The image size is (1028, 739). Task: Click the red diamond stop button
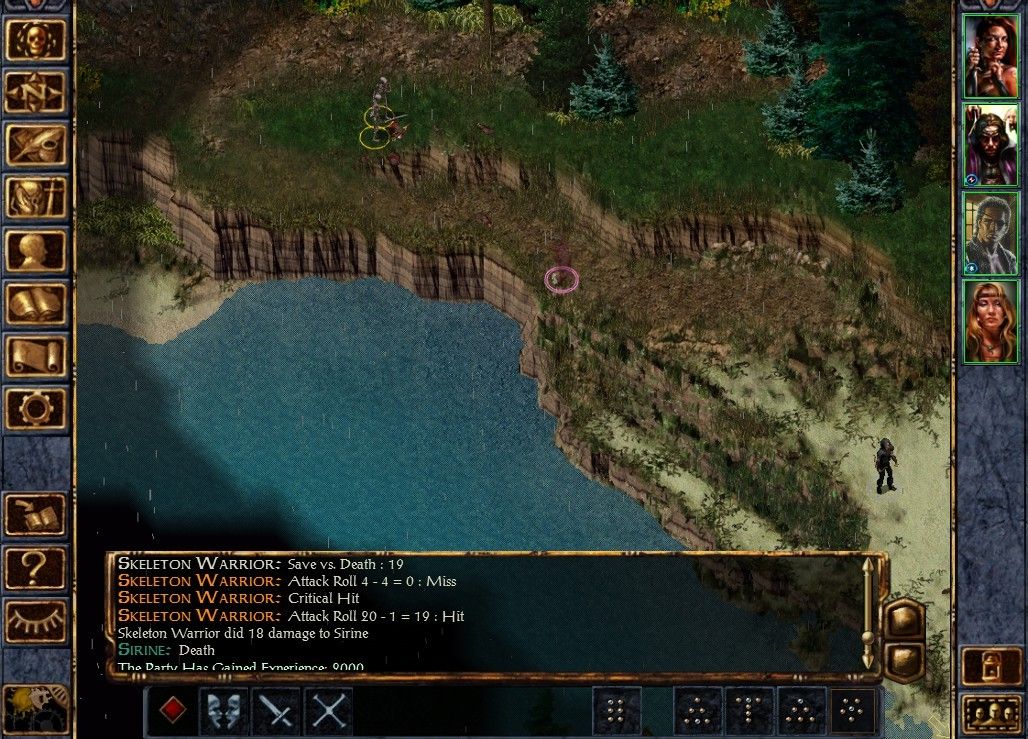(x=172, y=711)
